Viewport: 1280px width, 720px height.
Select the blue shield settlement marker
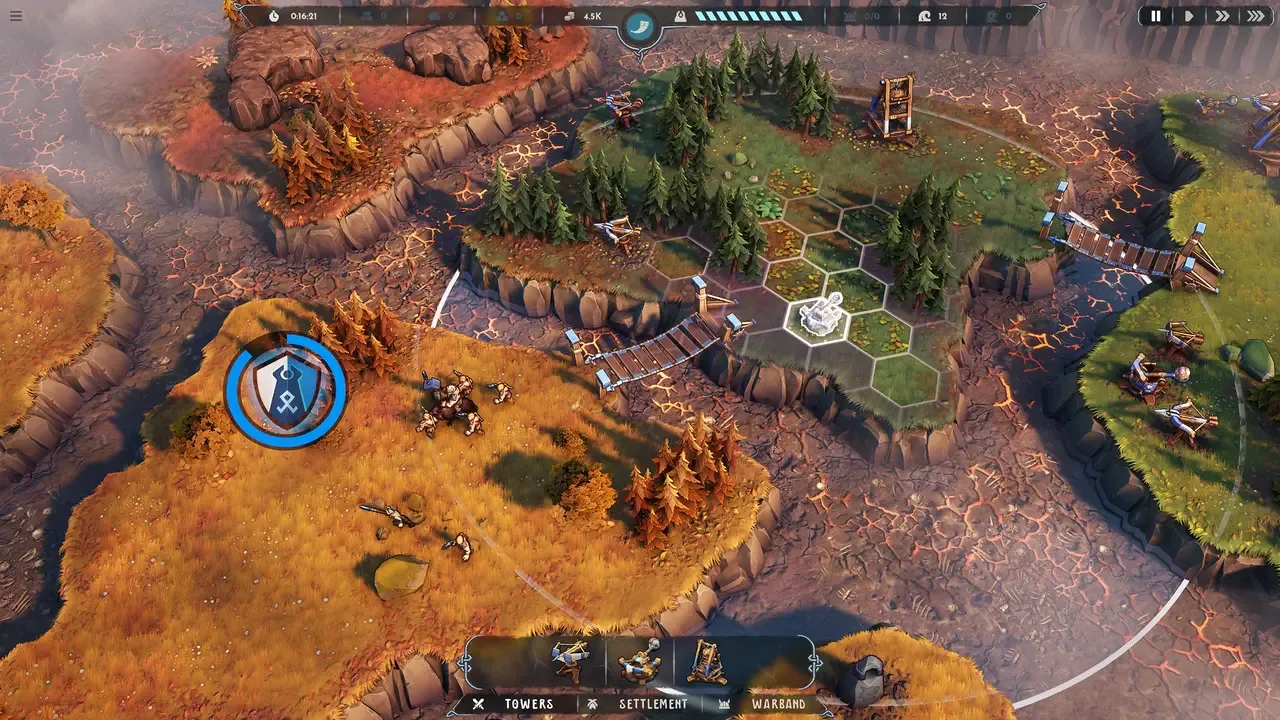pyautogui.click(x=286, y=391)
